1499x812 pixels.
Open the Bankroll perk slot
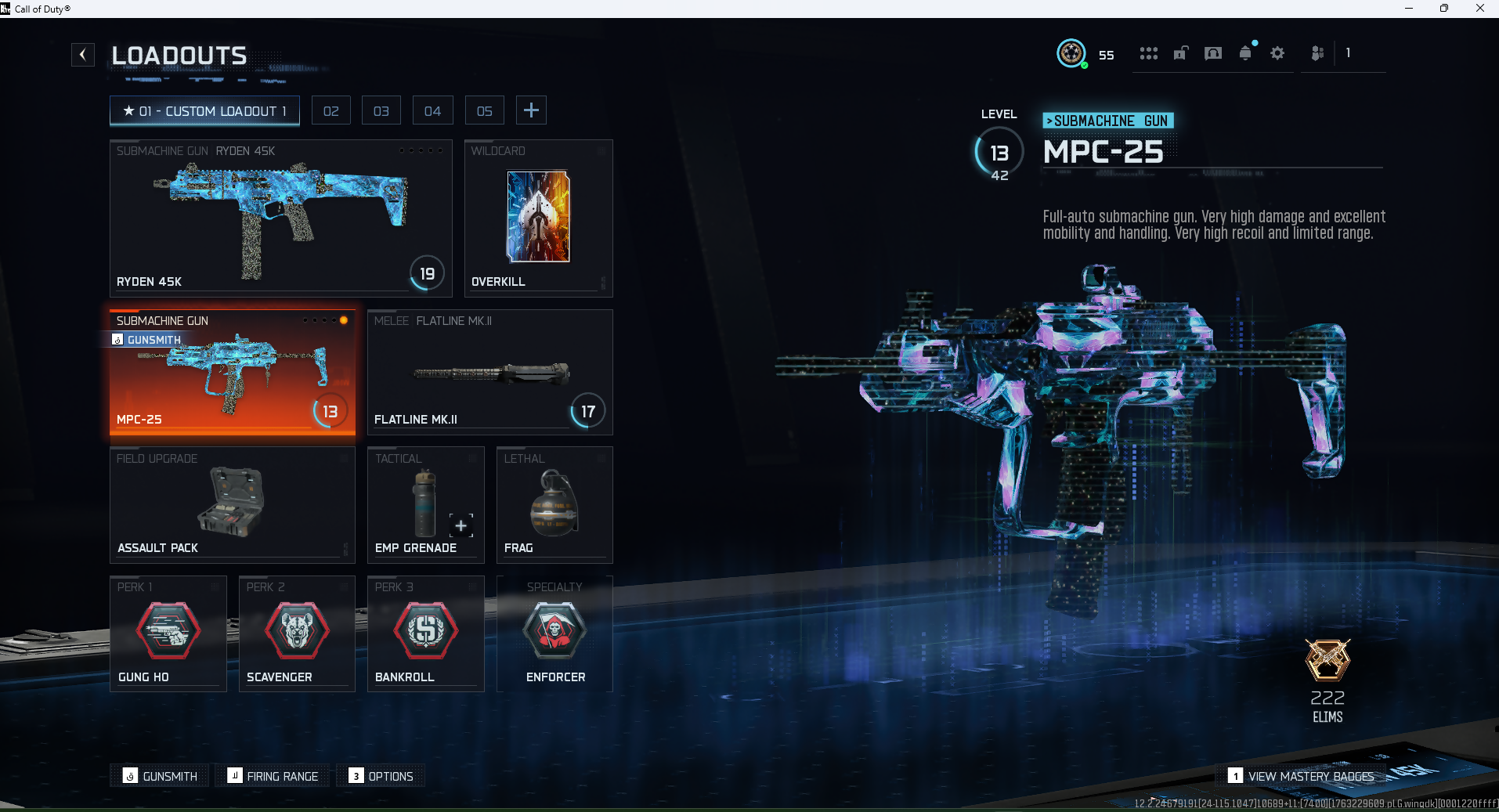click(425, 633)
